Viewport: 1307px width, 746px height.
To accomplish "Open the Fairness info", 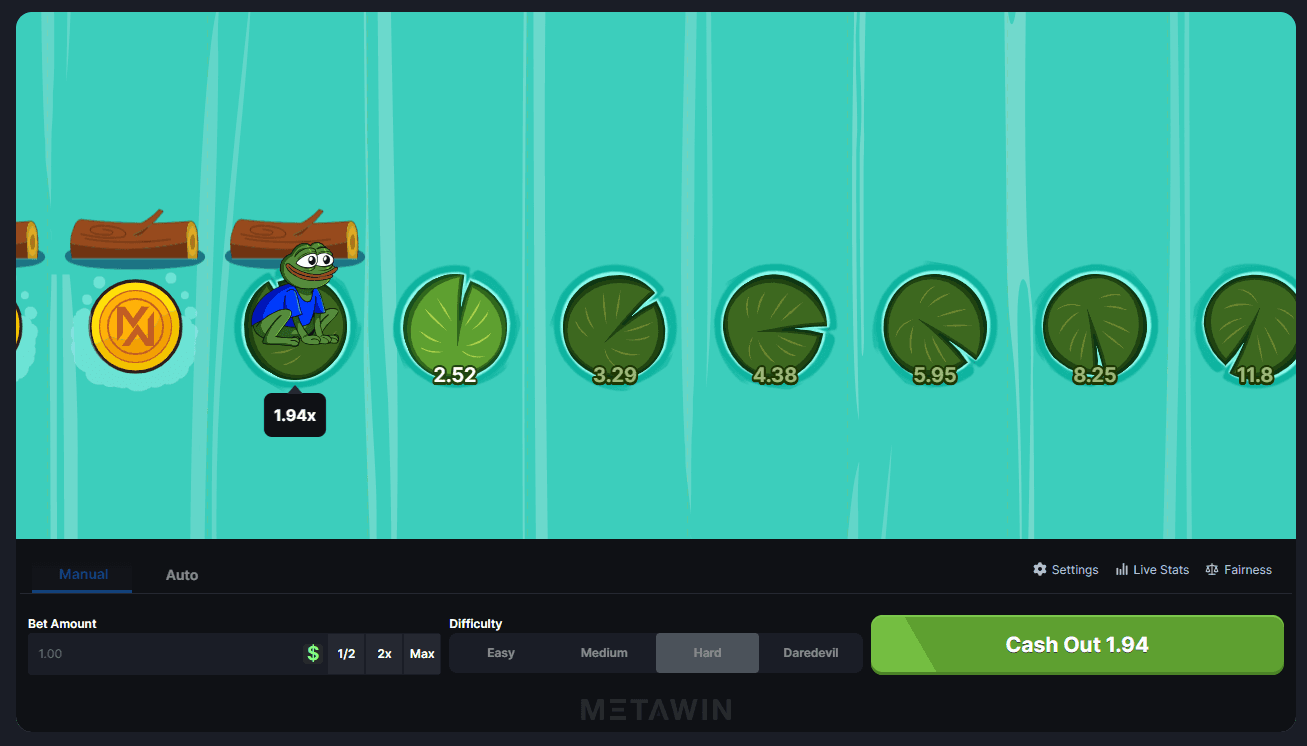I will click(1239, 570).
